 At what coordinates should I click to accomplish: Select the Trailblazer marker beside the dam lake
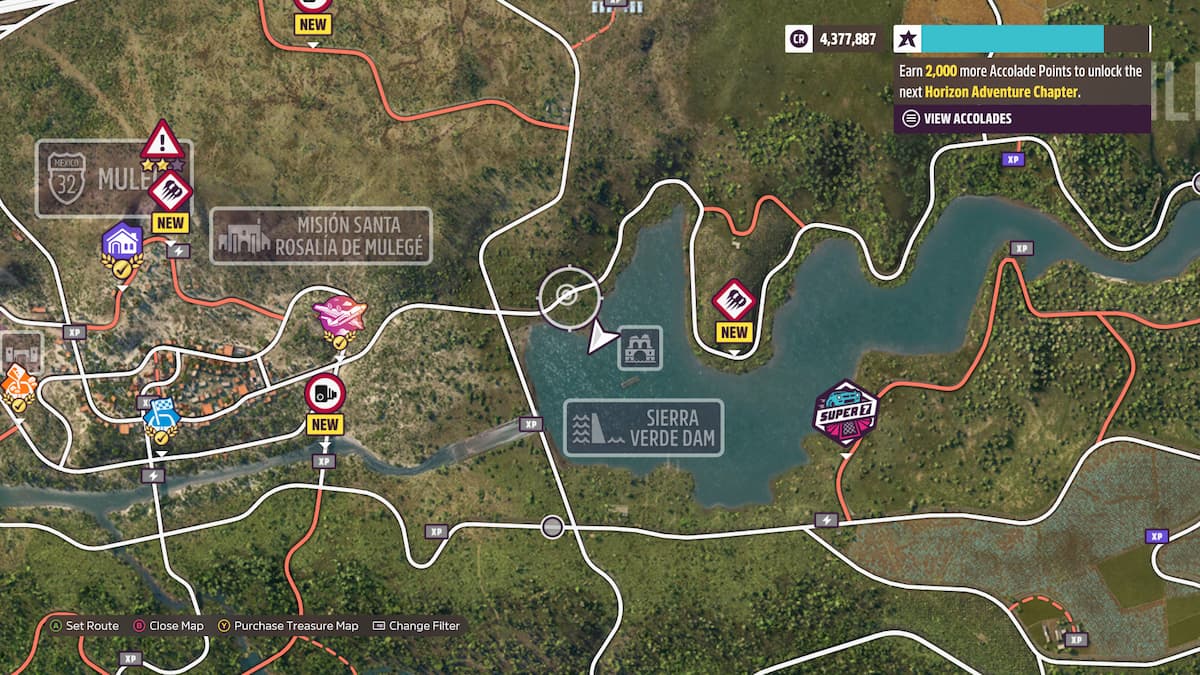(734, 299)
